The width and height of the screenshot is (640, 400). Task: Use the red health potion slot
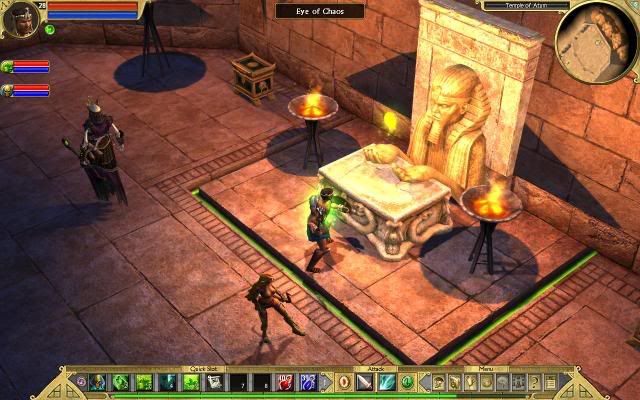click(x=283, y=381)
